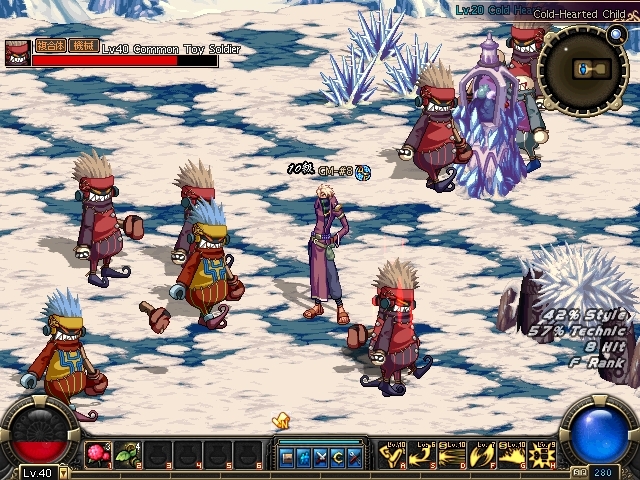
Task: Activate the curved arrow skill on key S
Action: (x=421, y=456)
